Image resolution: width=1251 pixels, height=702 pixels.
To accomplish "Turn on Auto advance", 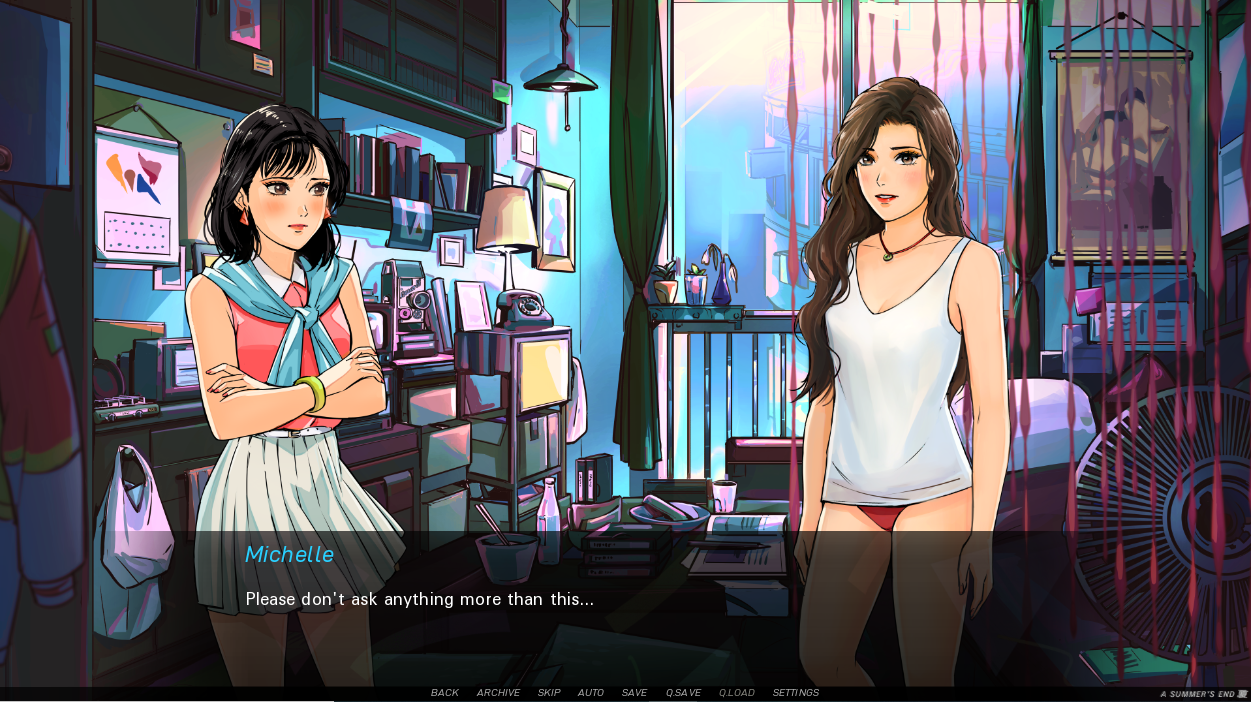I will tap(591, 693).
